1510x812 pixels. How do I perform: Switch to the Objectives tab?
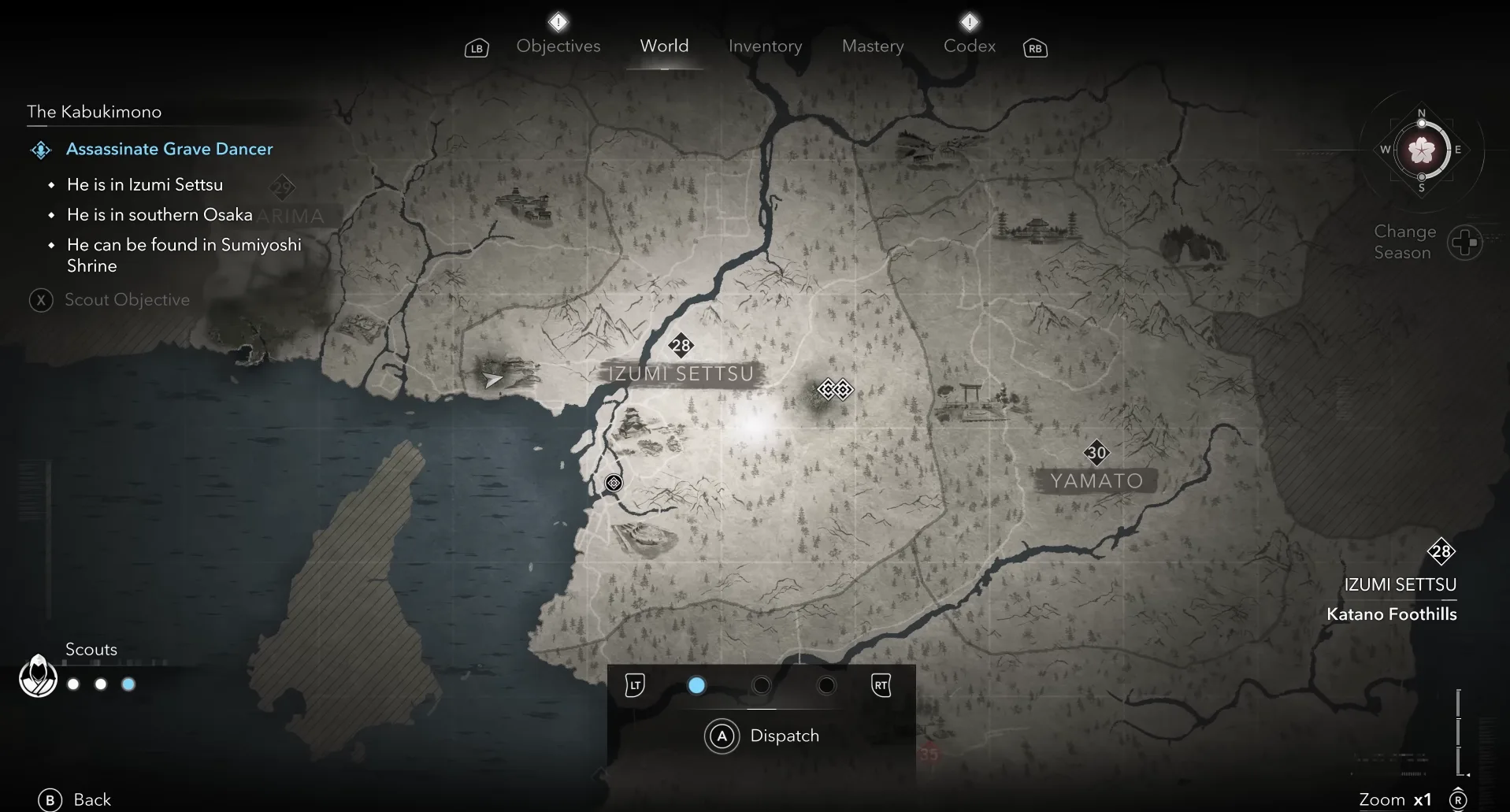[558, 46]
